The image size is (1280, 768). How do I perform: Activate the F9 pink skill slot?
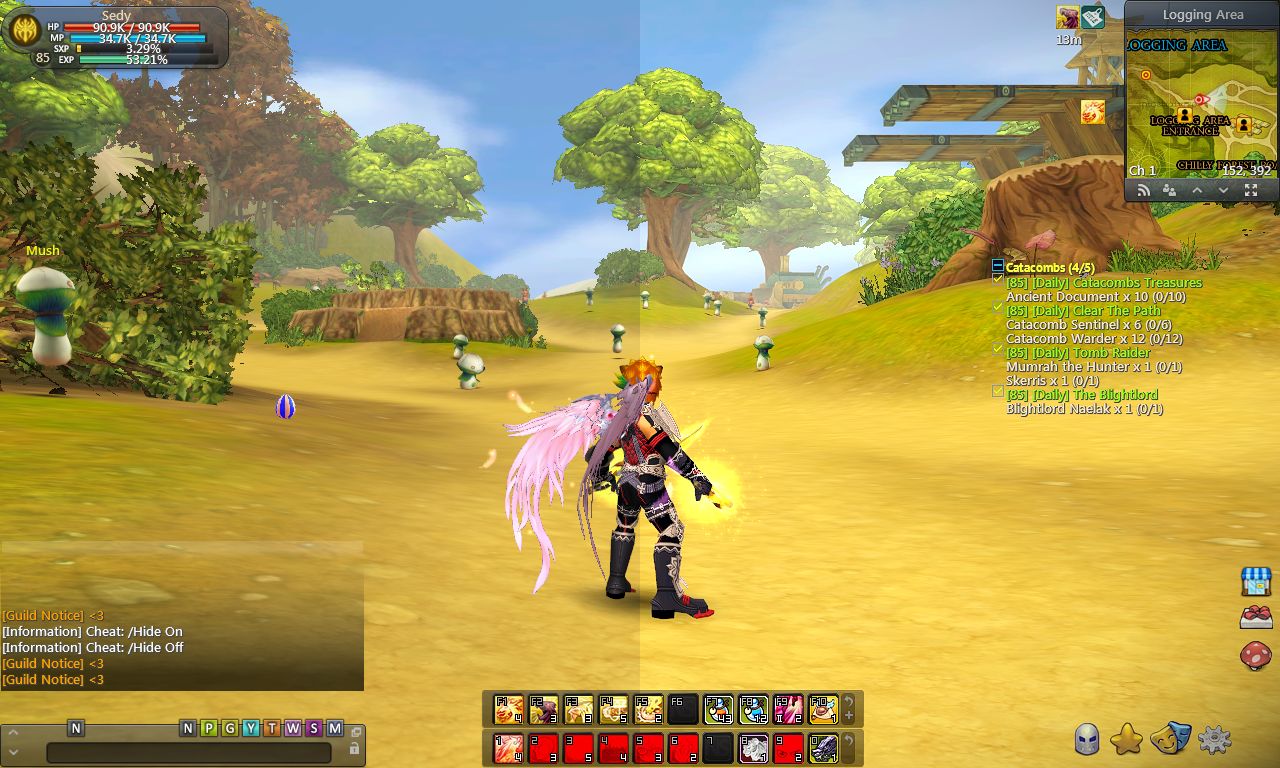(788, 709)
